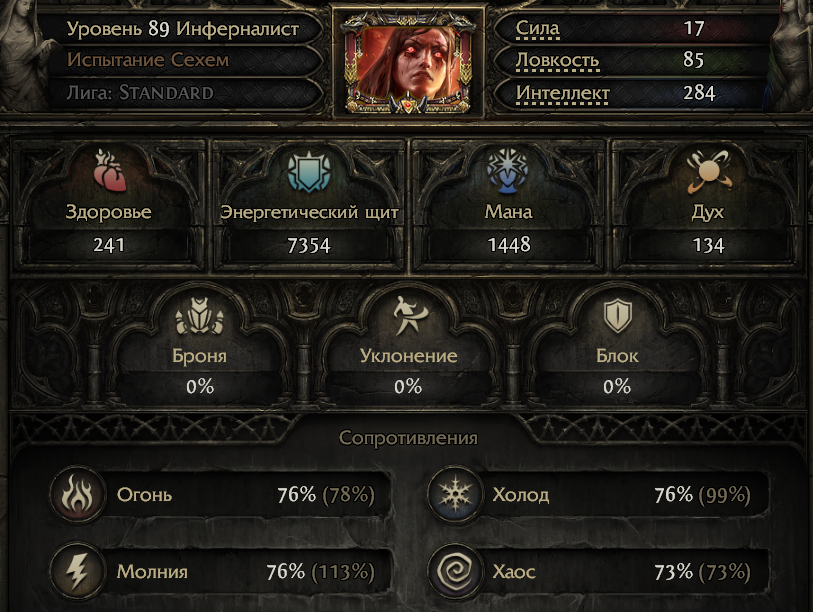The width and height of the screenshot is (813, 612).
Task: Select the Ловкость attribute label
Action: pos(557,61)
